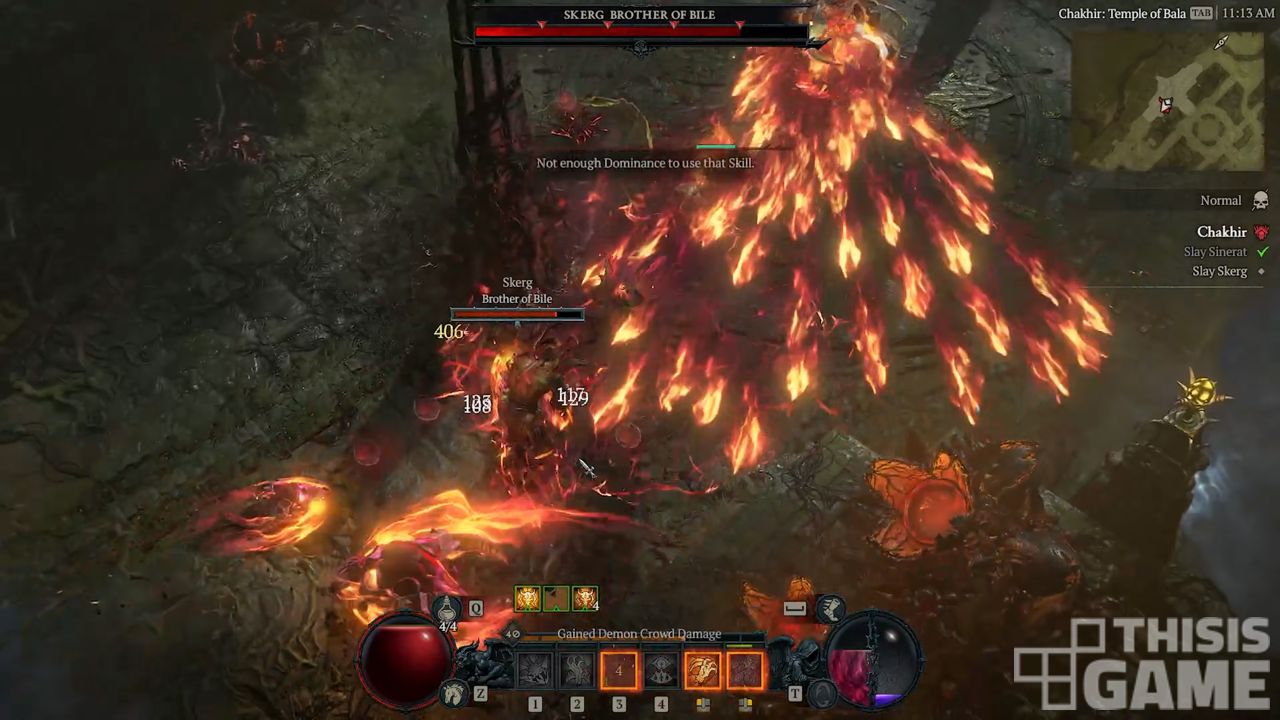Open the town portal icon beside T

click(x=822, y=692)
